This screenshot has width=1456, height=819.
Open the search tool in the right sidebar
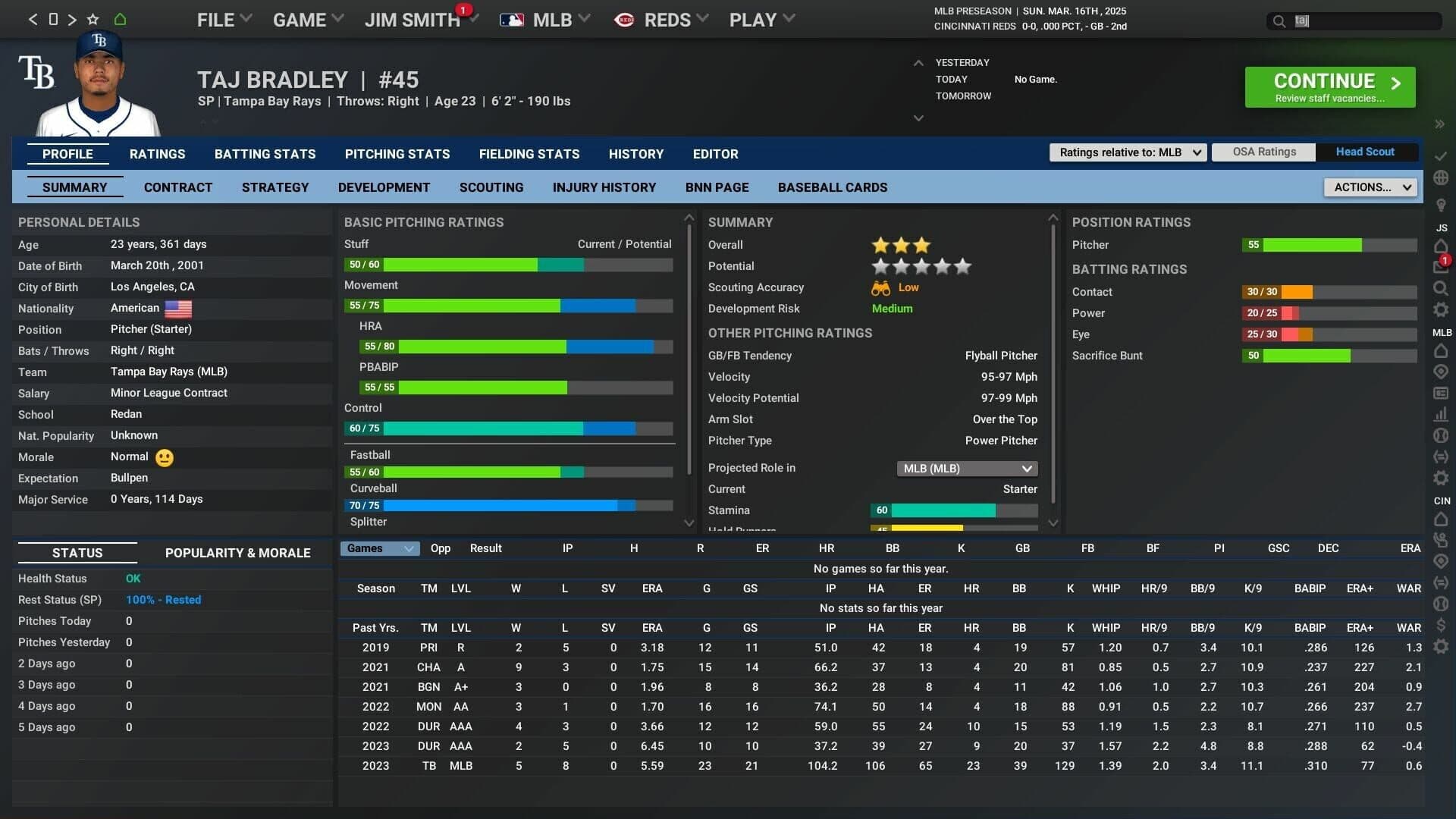tap(1442, 288)
